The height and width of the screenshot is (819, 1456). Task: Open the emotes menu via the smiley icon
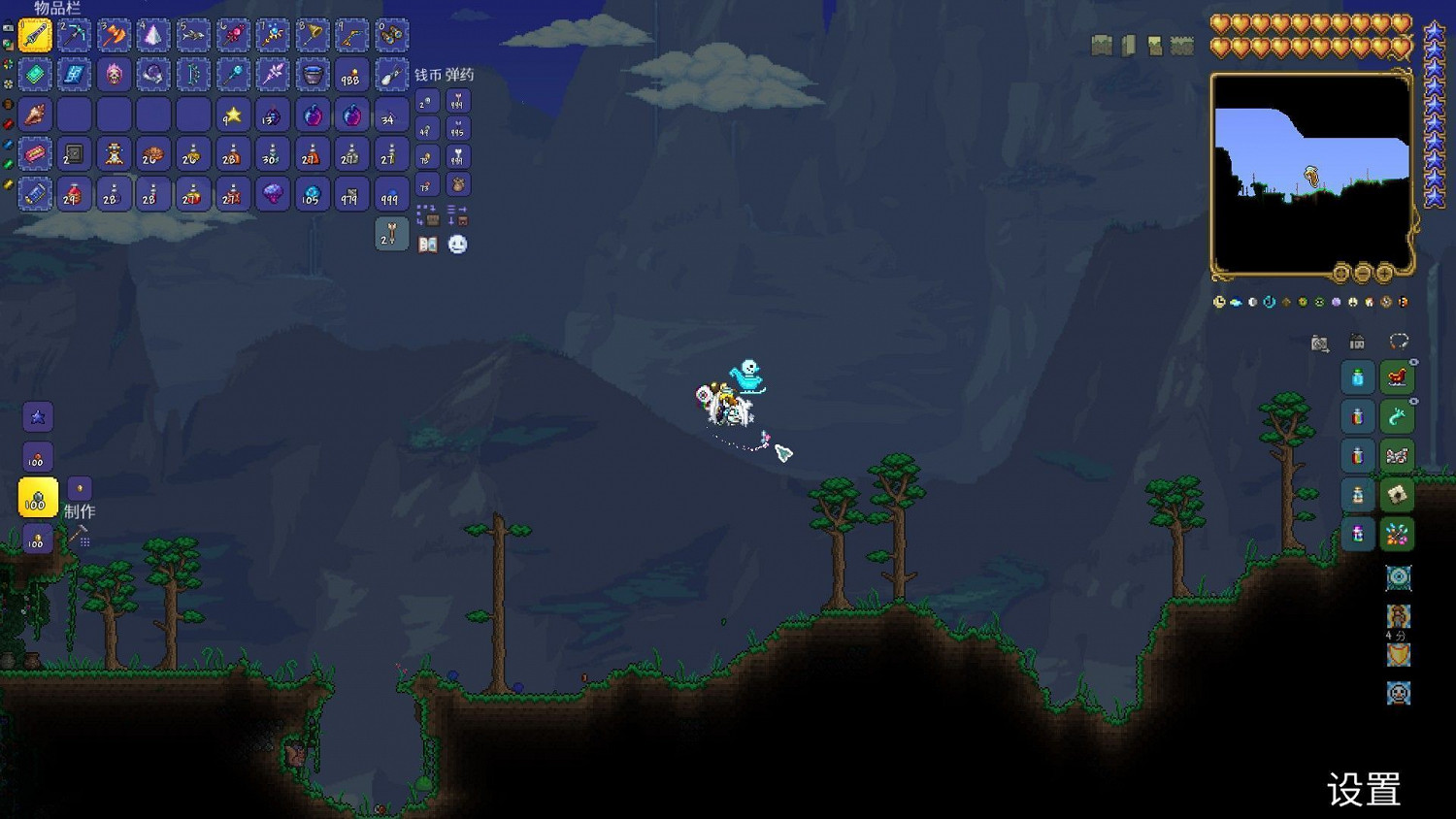point(457,245)
